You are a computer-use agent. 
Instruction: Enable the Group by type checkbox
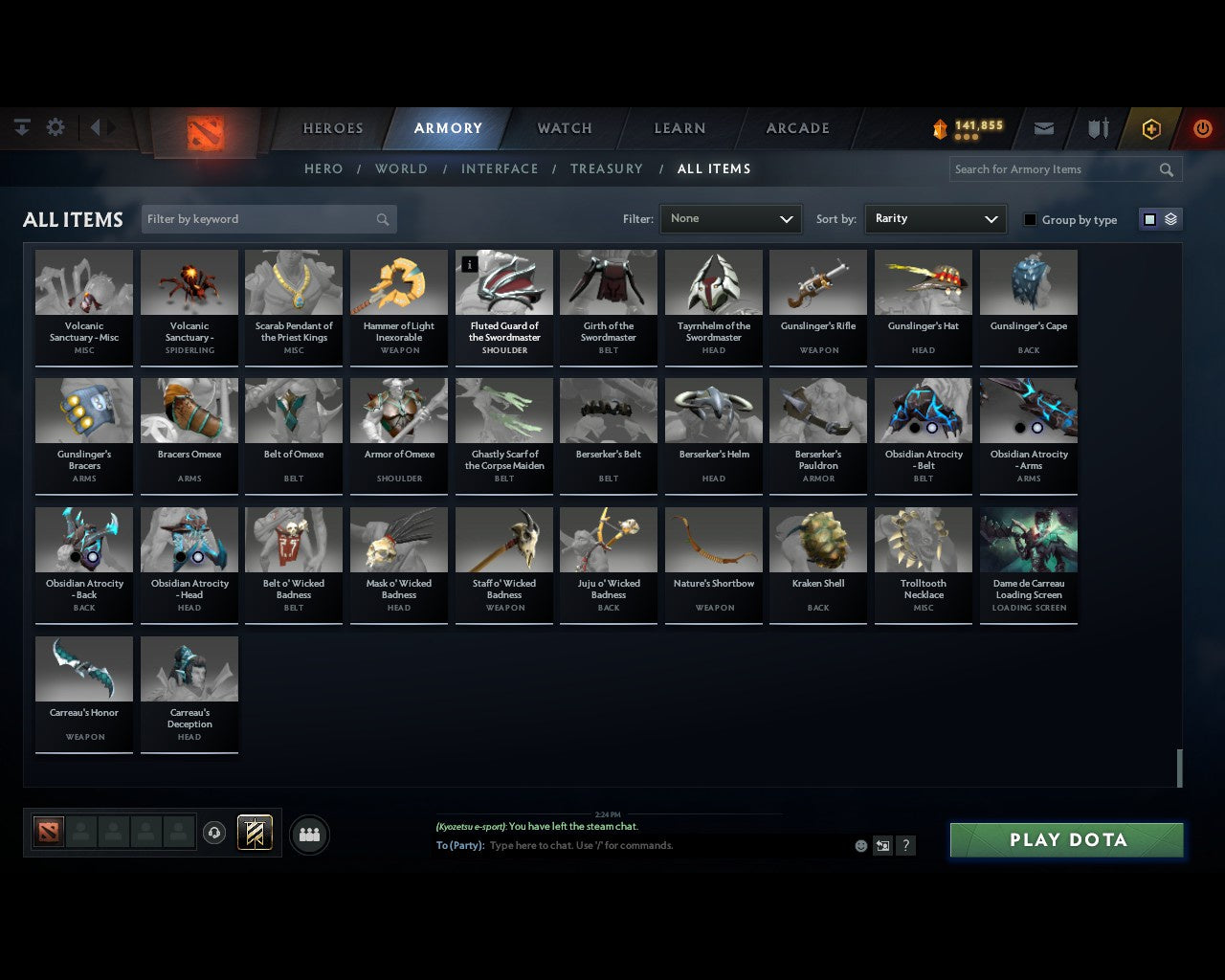[1030, 219]
